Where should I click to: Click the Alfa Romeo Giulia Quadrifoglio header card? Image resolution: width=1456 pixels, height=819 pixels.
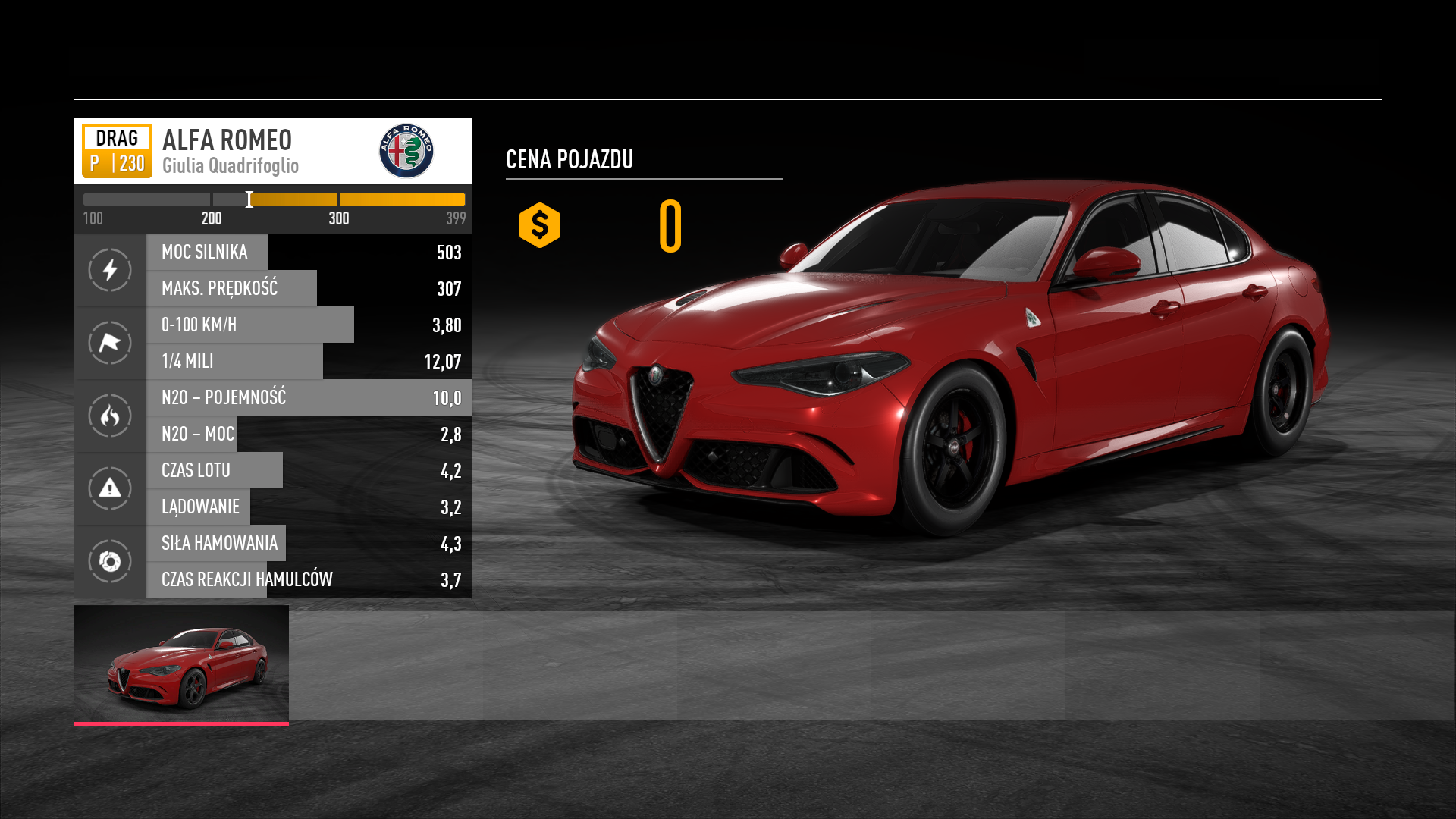click(x=272, y=151)
